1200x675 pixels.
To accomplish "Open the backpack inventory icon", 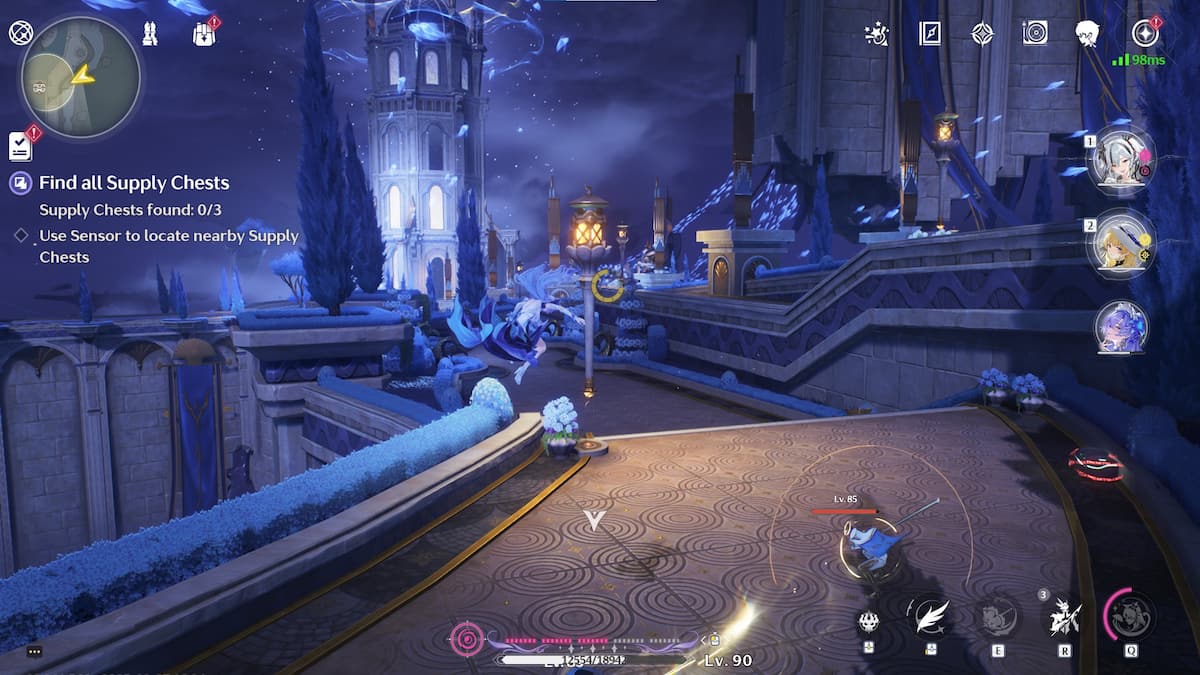I will point(204,35).
